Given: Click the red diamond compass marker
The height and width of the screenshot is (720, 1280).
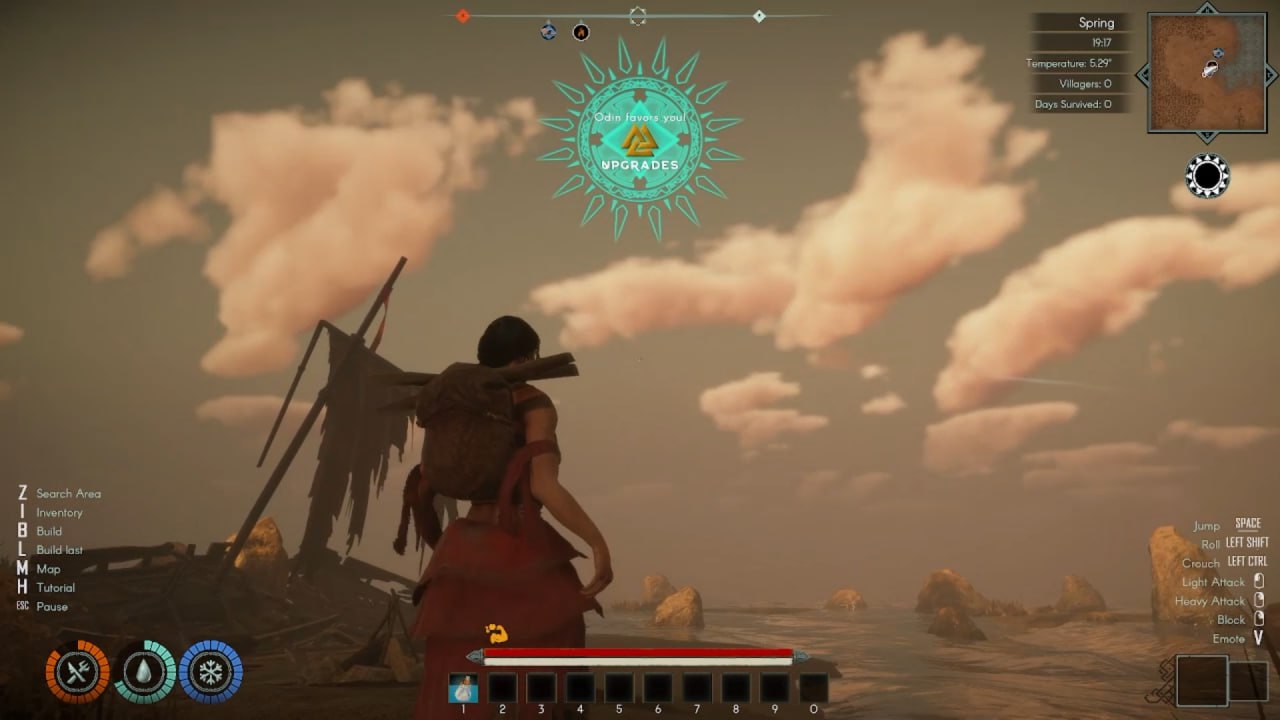Looking at the screenshot, I should 462,15.
